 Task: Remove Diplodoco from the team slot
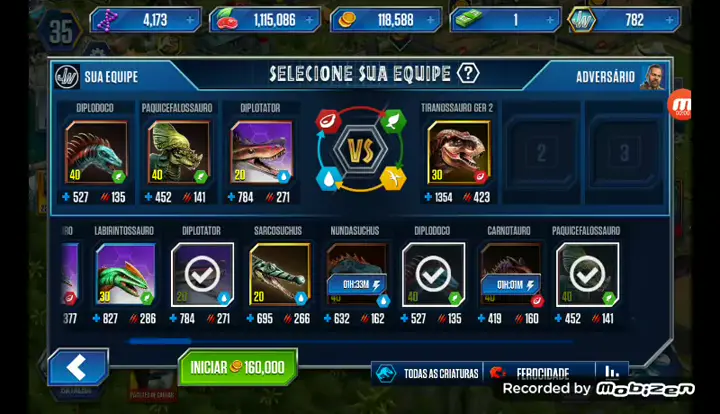(x=96, y=151)
